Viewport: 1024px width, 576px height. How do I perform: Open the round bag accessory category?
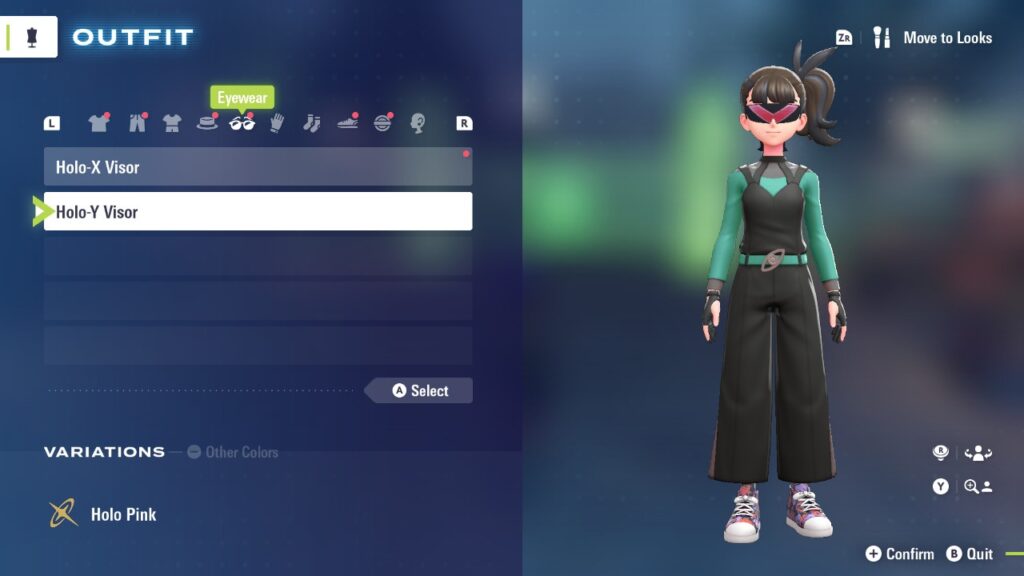pyautogui.click(x=383, y=123)
